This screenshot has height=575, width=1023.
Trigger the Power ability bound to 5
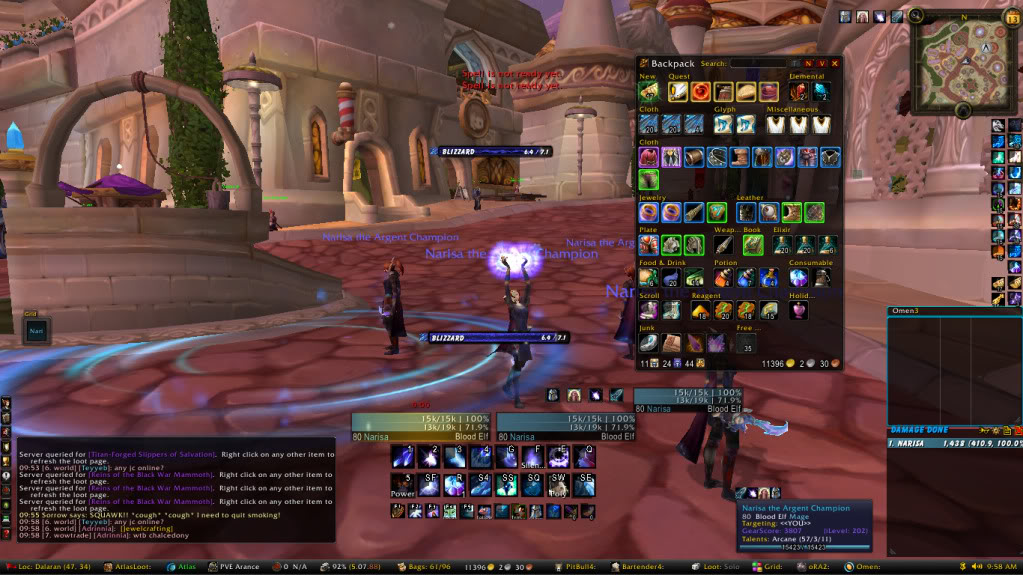click(x=403, y=485)
